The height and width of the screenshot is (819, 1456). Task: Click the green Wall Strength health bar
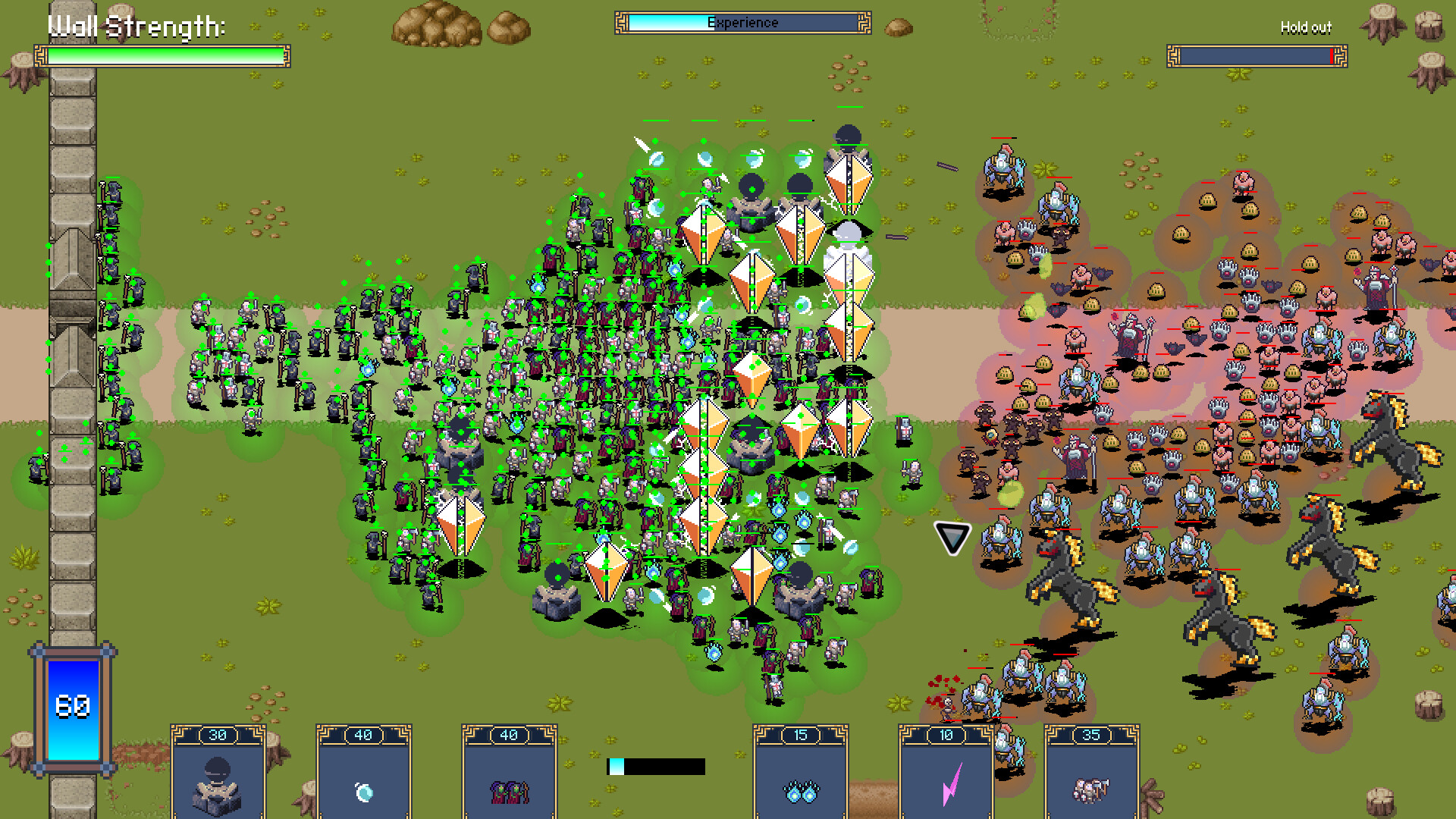pos(162,54)
